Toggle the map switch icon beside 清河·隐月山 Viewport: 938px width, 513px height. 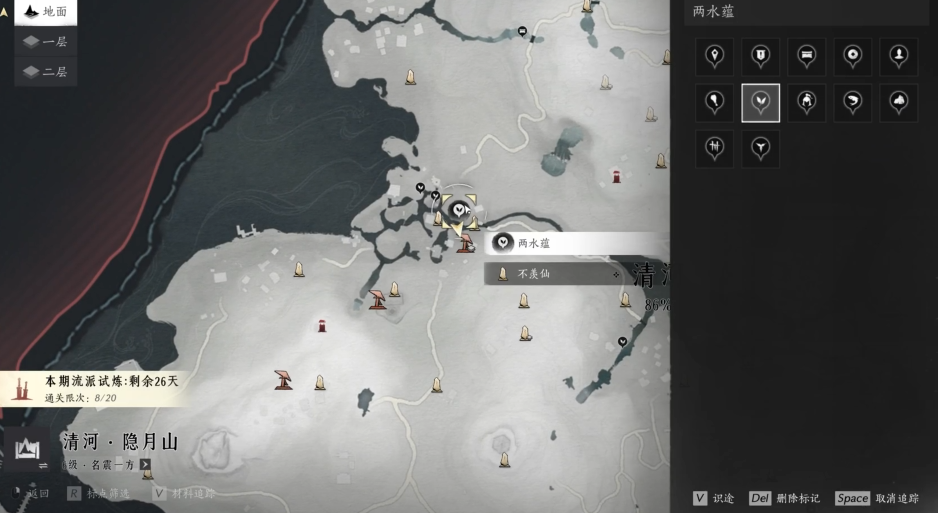coord(43,465)
